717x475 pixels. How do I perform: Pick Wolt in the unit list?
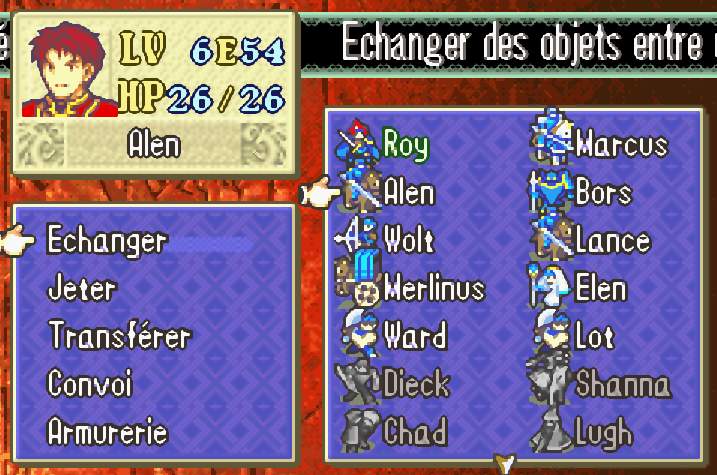(409, 240)
